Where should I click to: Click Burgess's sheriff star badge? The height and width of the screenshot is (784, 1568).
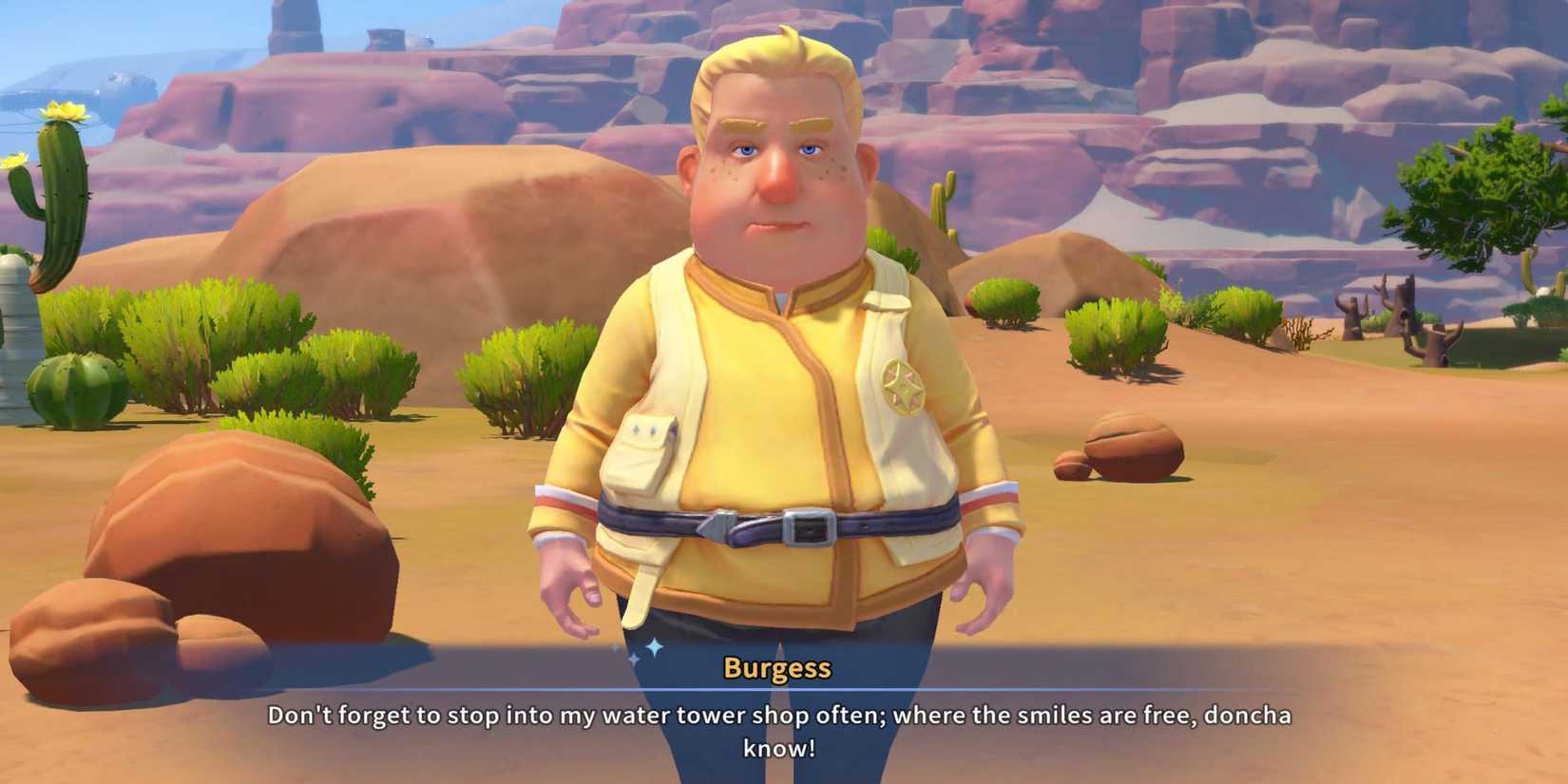906,384
